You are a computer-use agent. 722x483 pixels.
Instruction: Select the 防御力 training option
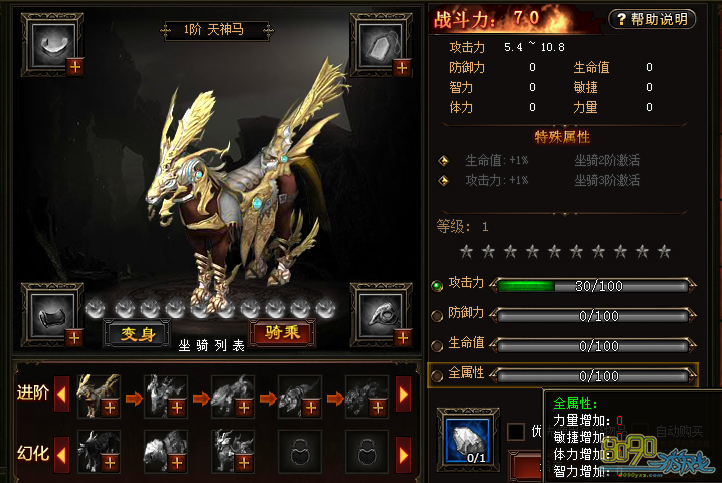[437, 315]
